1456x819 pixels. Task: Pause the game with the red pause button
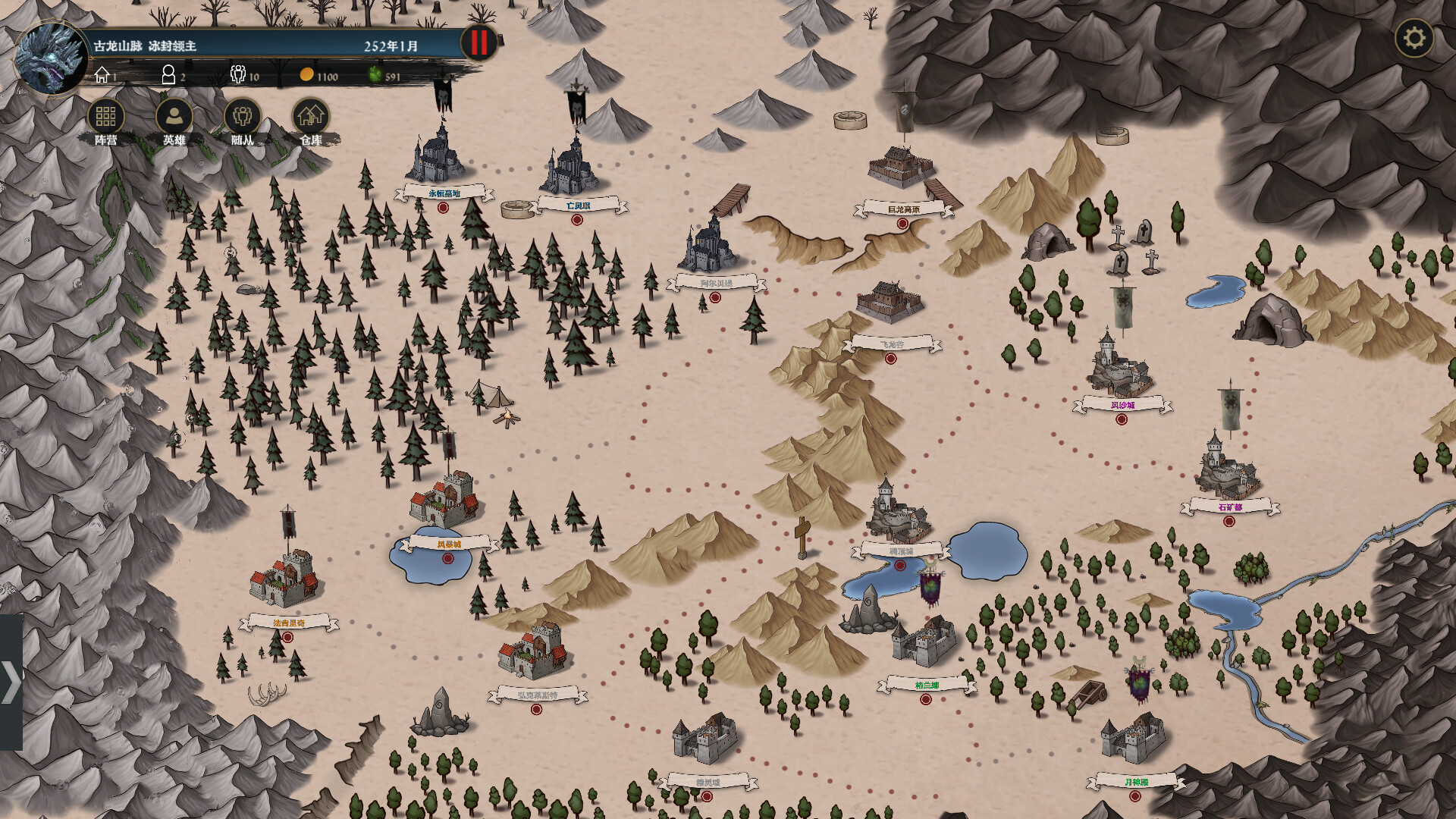(478, 43)
